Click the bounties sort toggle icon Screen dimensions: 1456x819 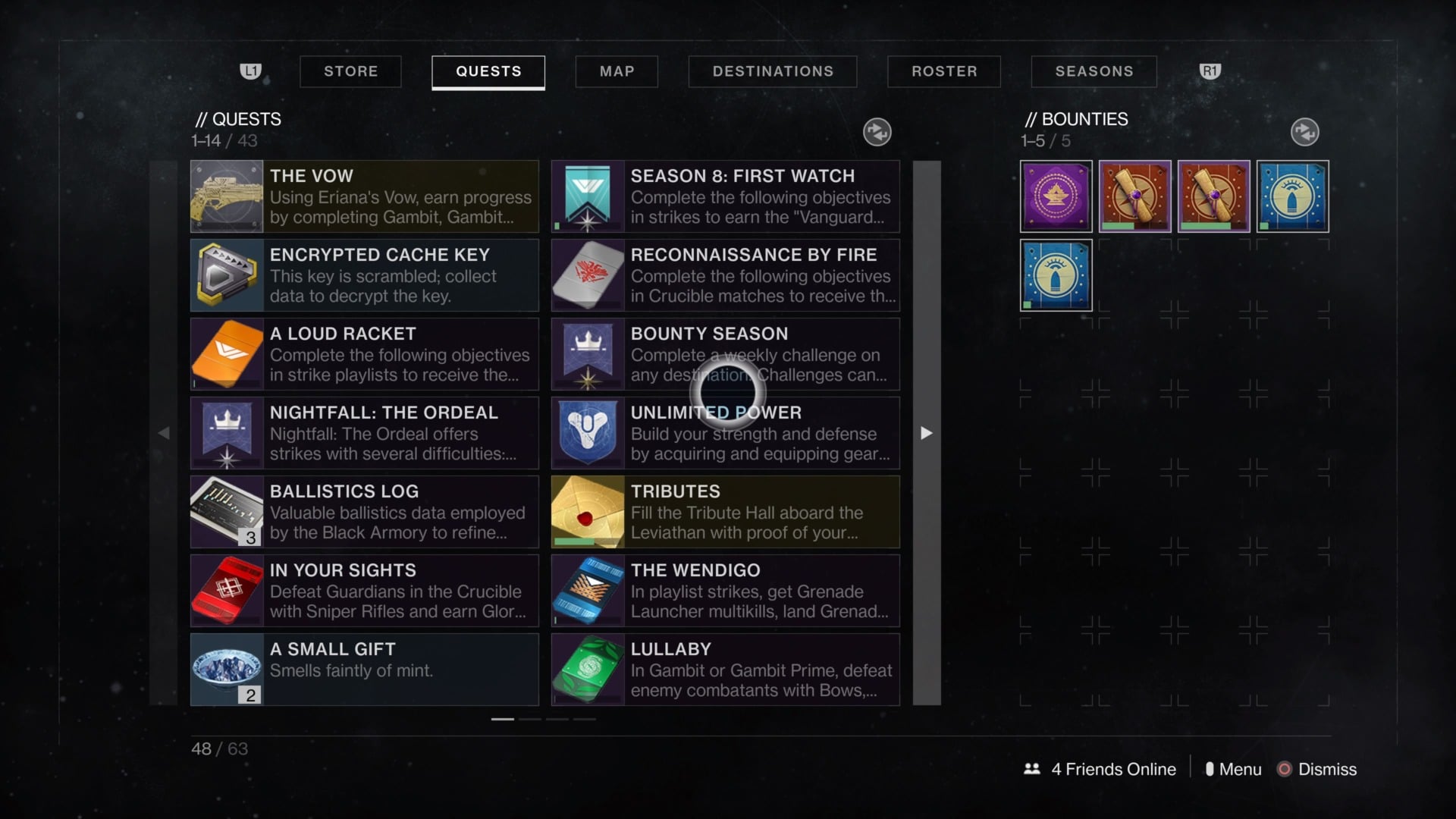[x=1304, y=132]
